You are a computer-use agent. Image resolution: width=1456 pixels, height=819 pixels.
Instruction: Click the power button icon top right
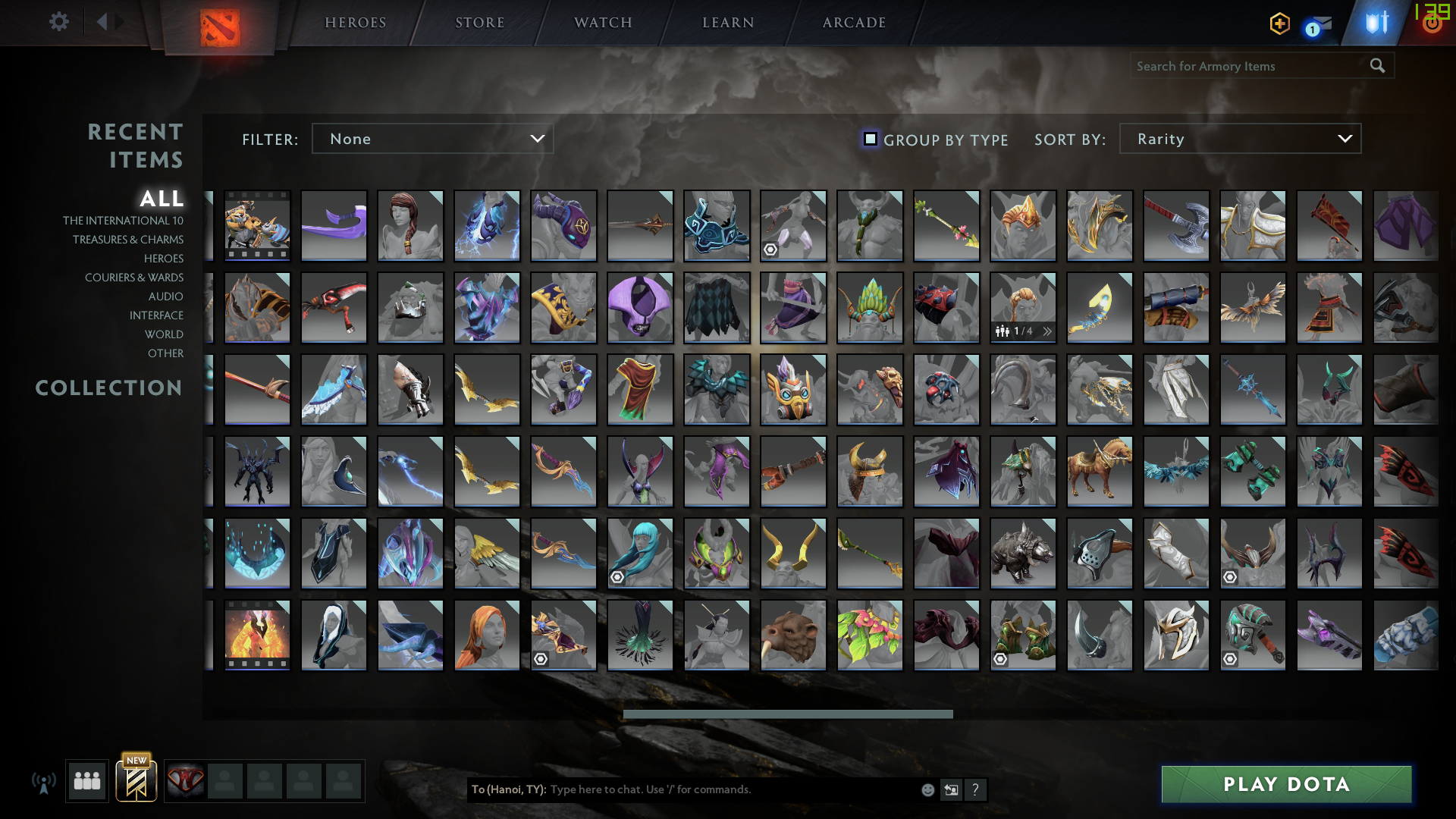tap(1432, 23)
